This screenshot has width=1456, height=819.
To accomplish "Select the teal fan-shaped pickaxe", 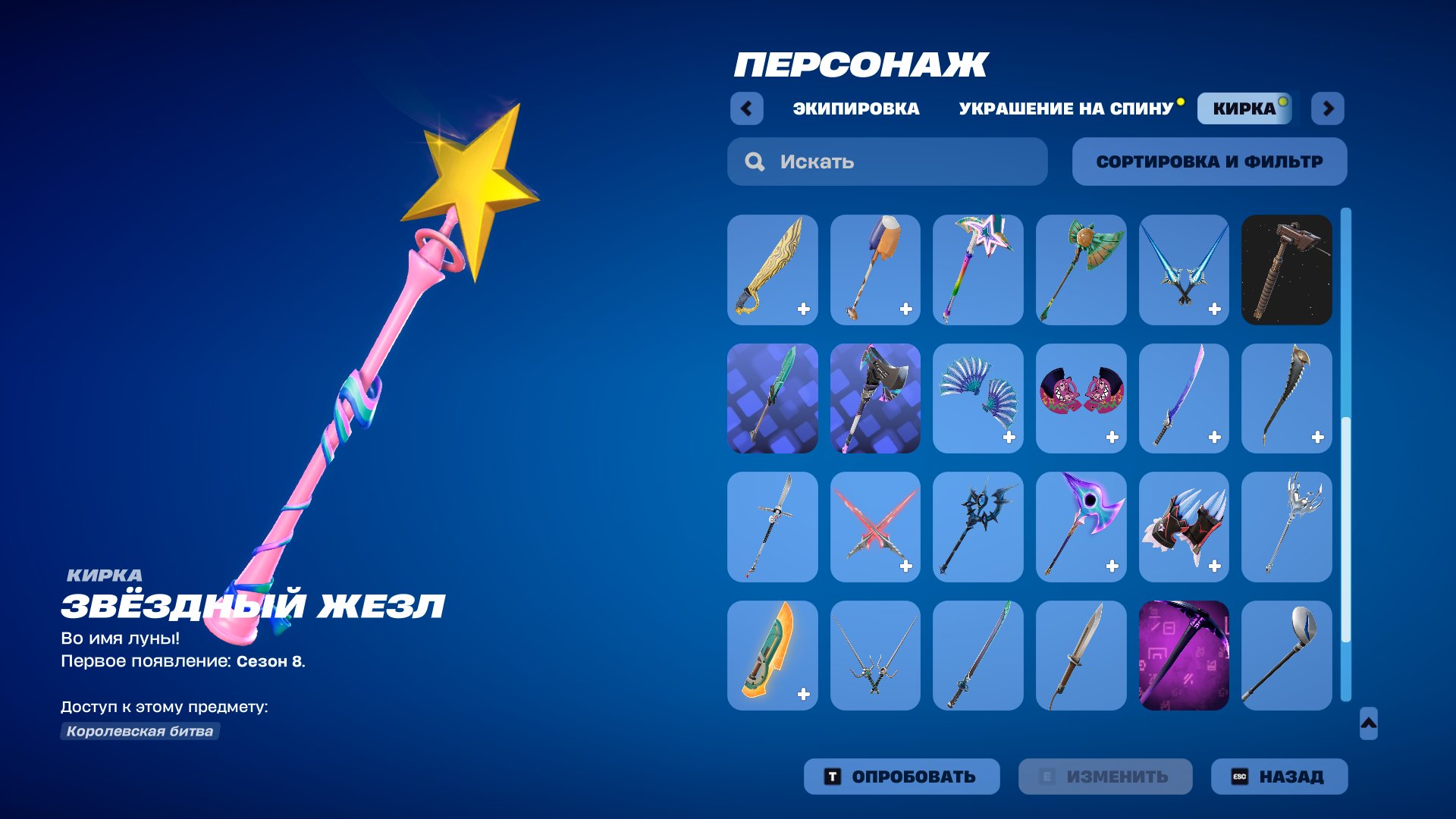I will coord(977,398).
